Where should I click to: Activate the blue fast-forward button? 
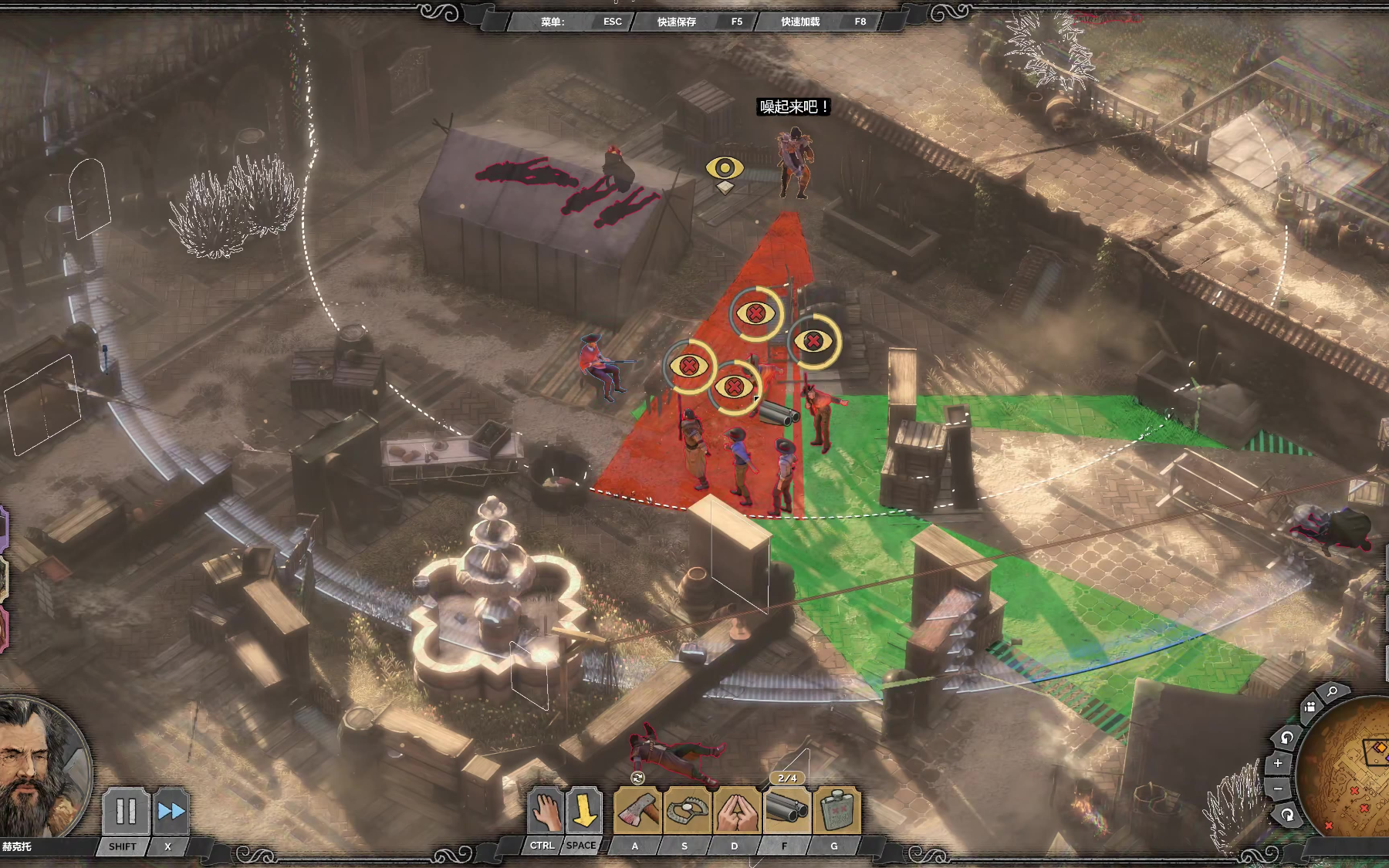click(x=171, y=812)
